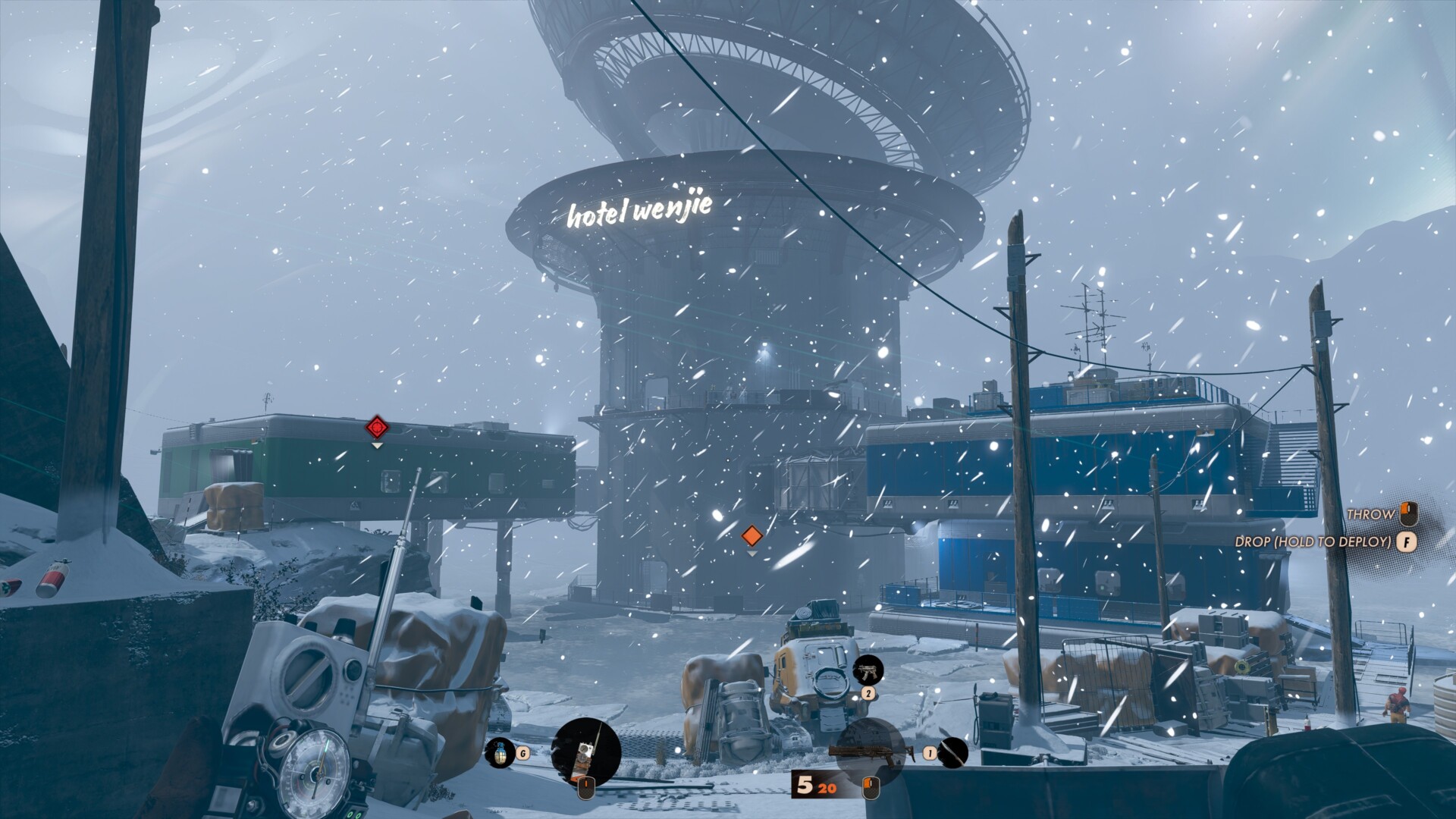Choose the melee weapon slot

[951, 752]
